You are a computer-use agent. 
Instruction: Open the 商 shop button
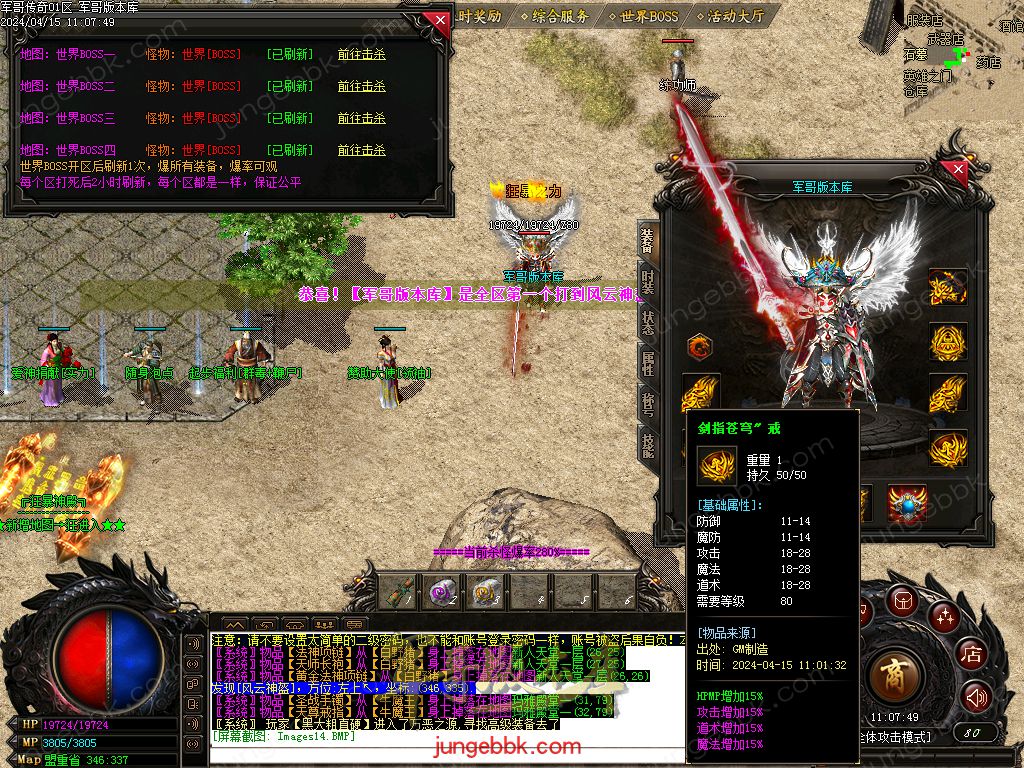point(895,676)
